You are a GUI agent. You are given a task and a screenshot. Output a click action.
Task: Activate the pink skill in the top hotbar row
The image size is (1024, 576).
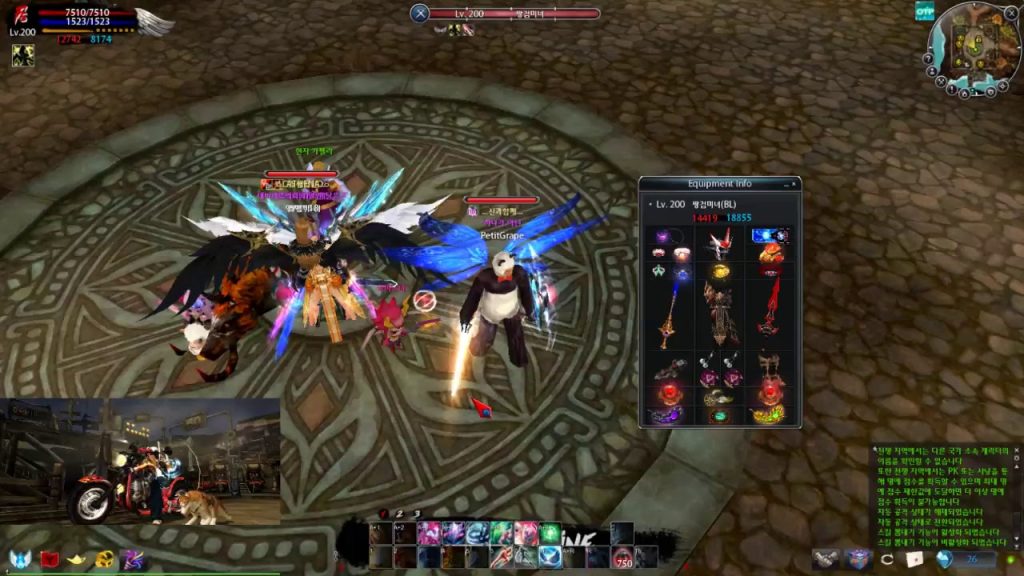coord(428,533)
